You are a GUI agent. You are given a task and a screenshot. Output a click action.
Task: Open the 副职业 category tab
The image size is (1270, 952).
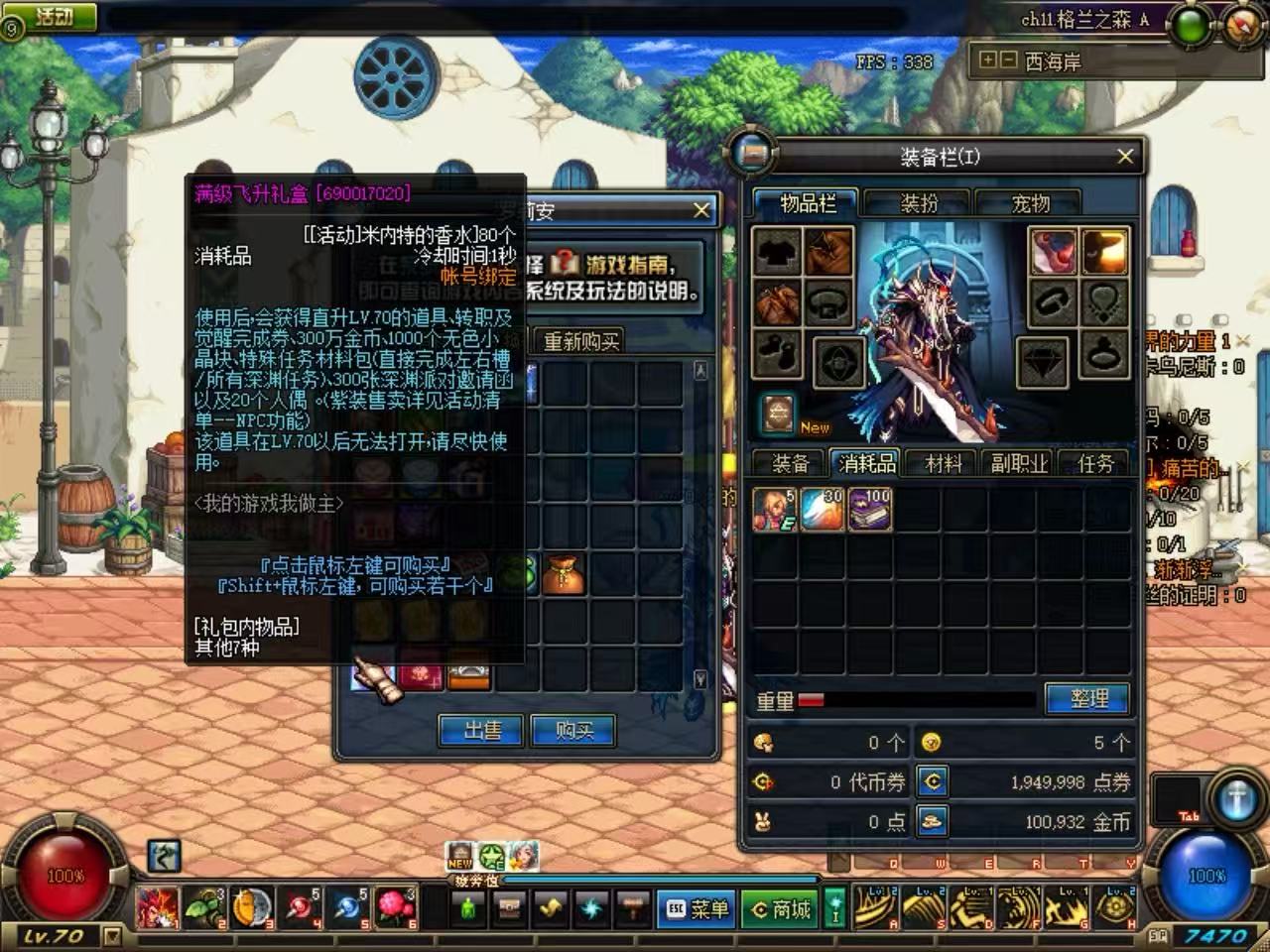(x=1019, y=463)
